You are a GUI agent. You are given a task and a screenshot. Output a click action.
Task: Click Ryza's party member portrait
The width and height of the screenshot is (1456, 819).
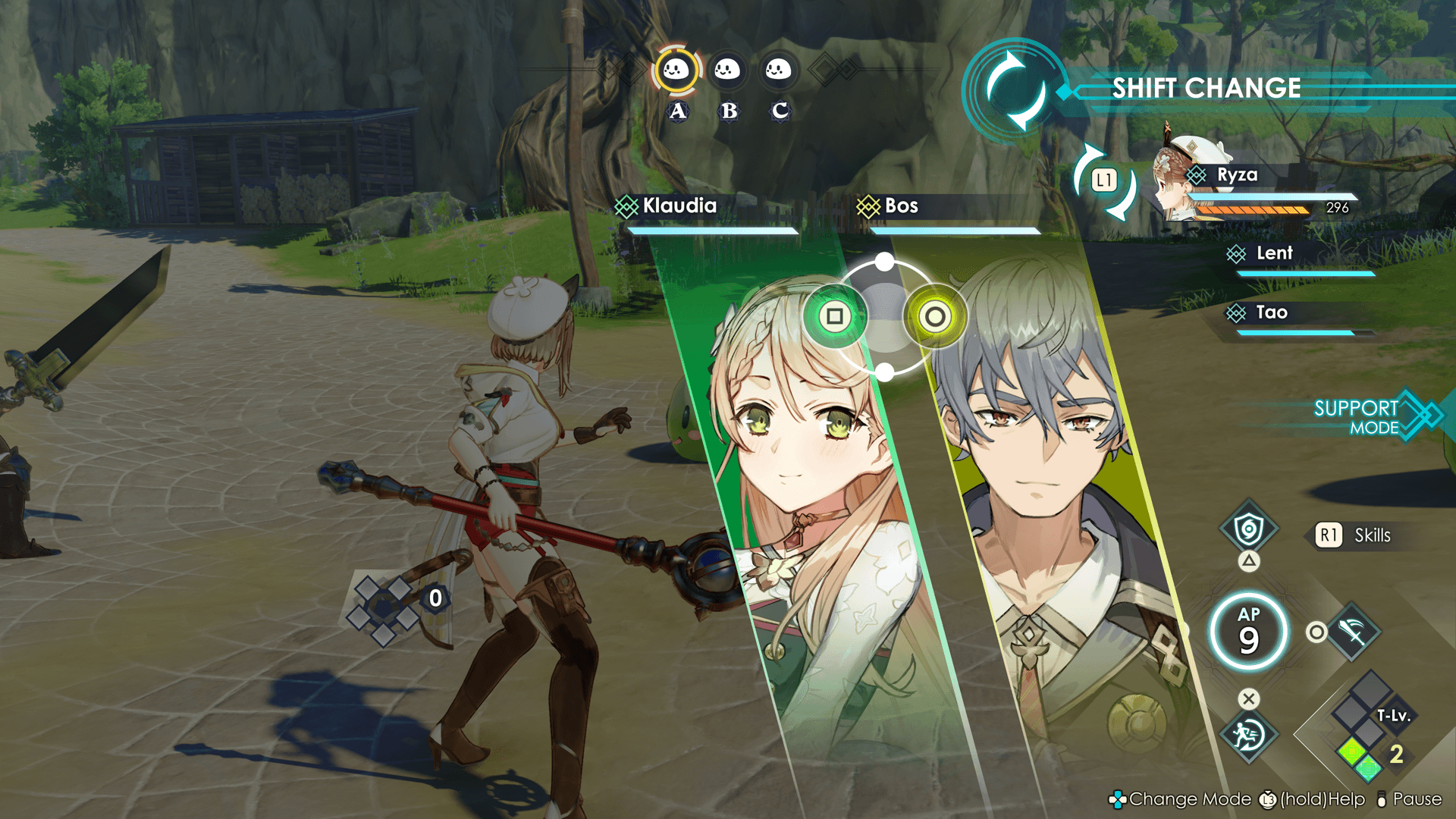click(x=1180, y=182)
